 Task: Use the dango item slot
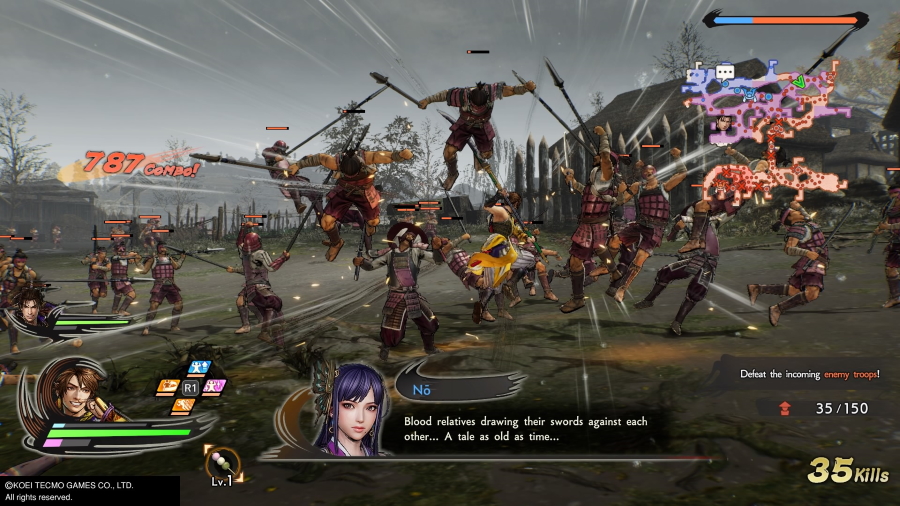tap(223, 459)
